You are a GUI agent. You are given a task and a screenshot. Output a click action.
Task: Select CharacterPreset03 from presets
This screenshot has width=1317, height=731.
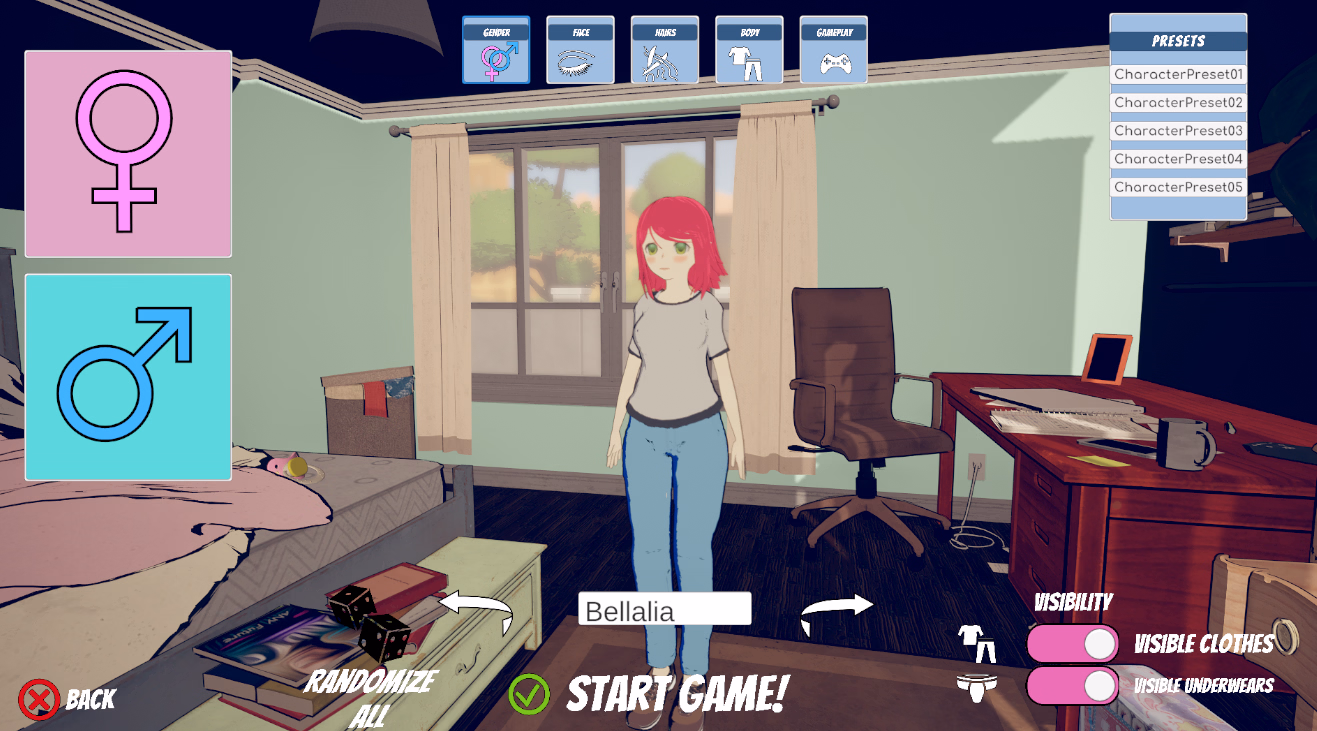point(1178,131)
